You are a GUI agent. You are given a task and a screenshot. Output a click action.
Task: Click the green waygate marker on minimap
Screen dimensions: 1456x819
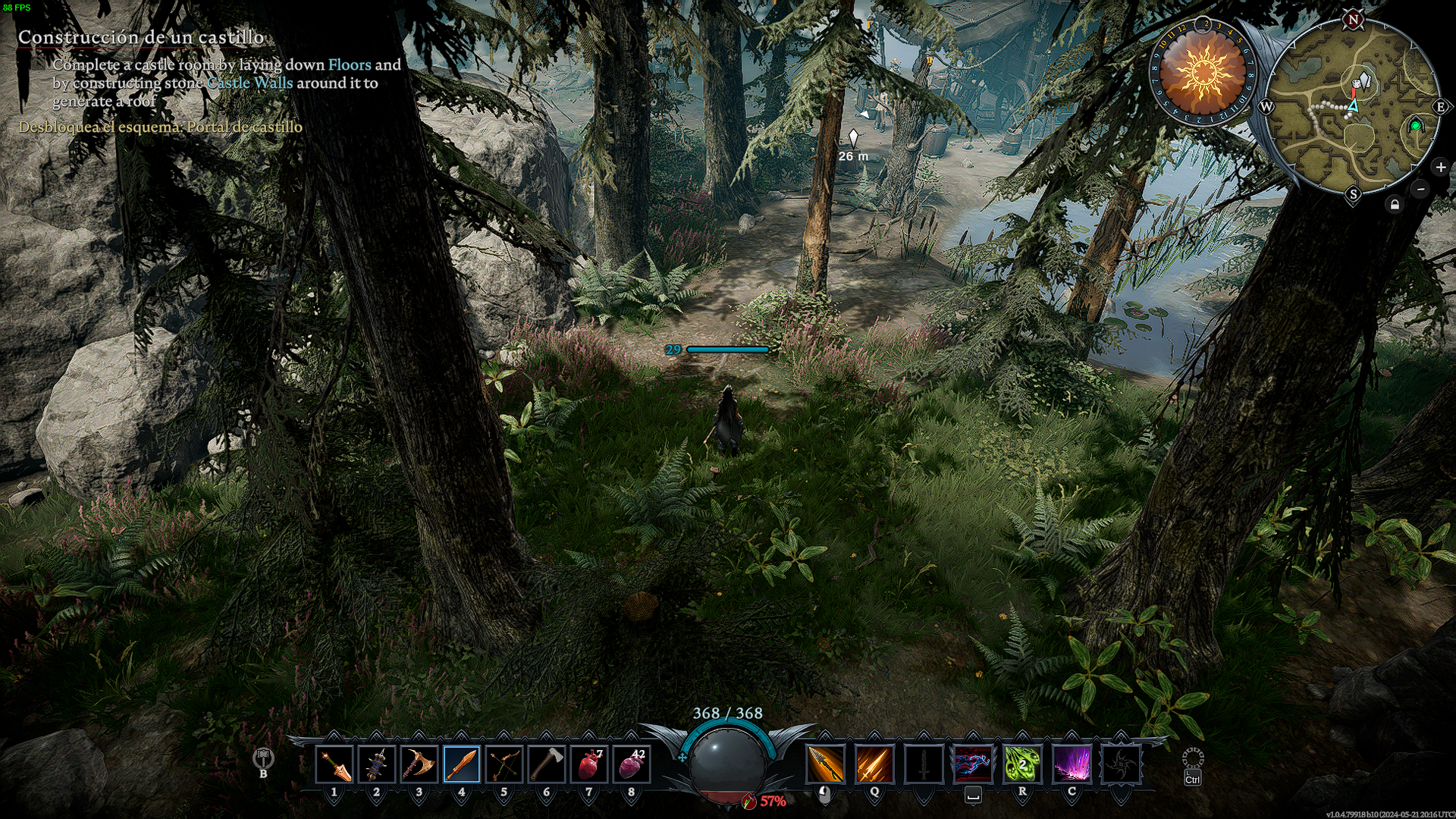tap(1415, 126)
